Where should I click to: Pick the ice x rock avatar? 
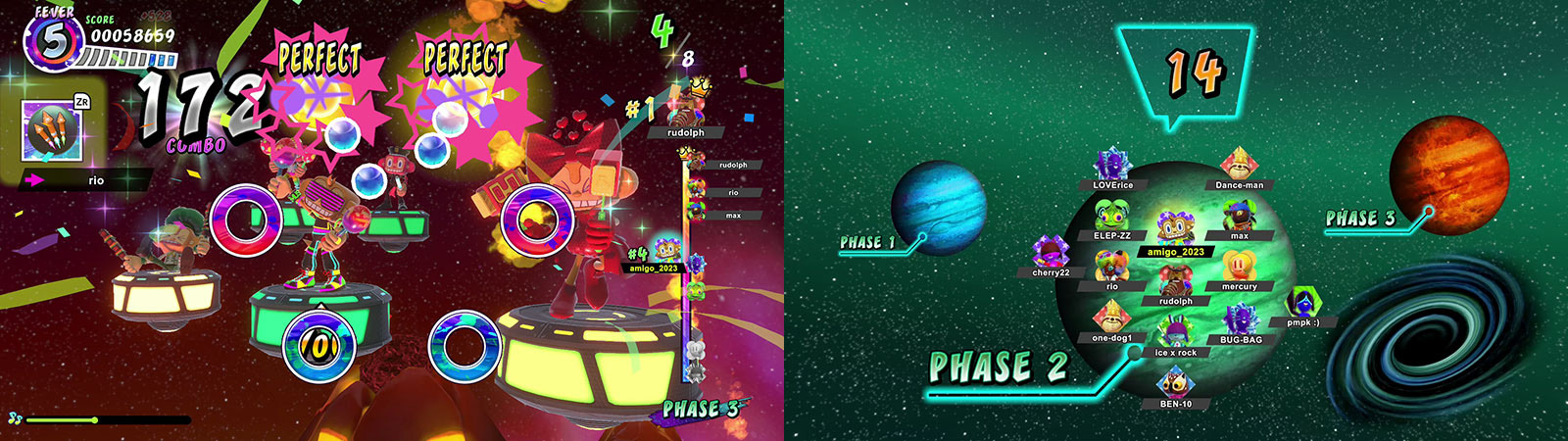(1174, 332)
